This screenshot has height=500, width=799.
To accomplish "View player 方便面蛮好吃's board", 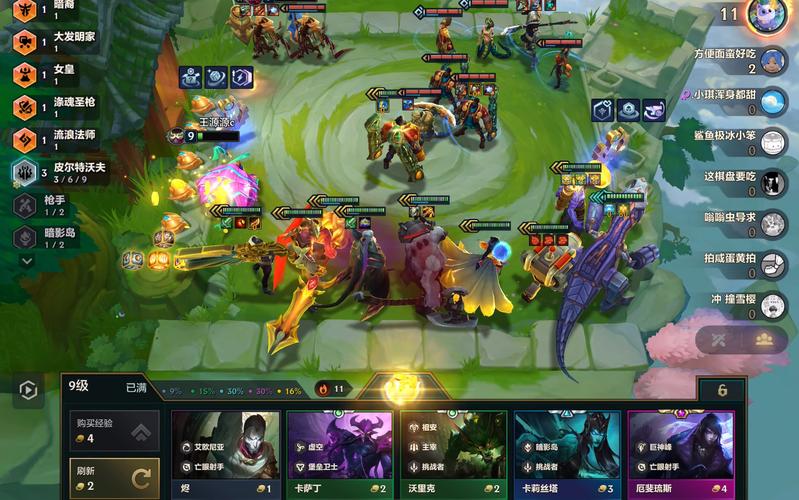I will [x=772, y=61].
